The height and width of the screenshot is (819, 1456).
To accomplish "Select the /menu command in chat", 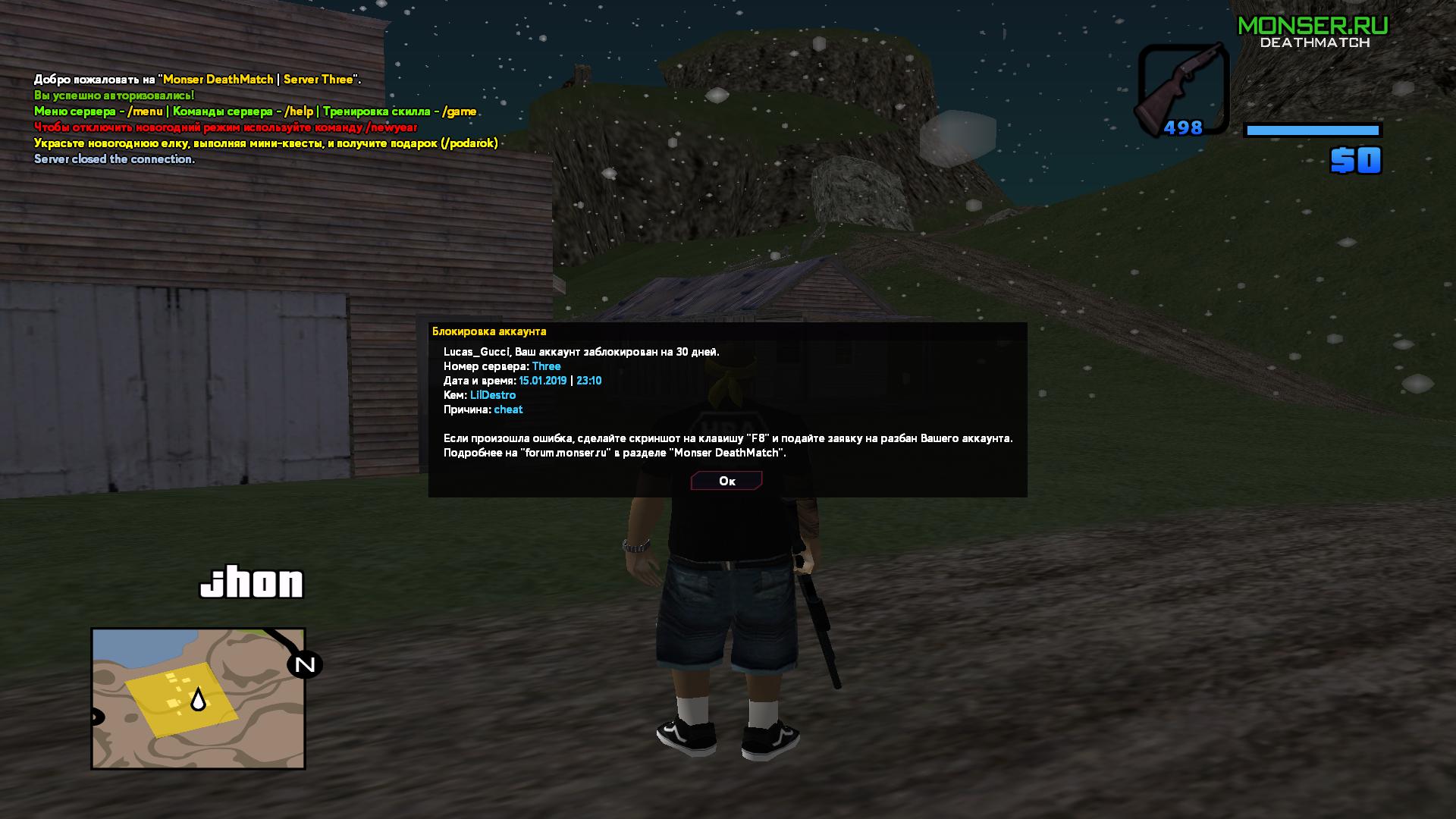I will [x=146, y=110].
